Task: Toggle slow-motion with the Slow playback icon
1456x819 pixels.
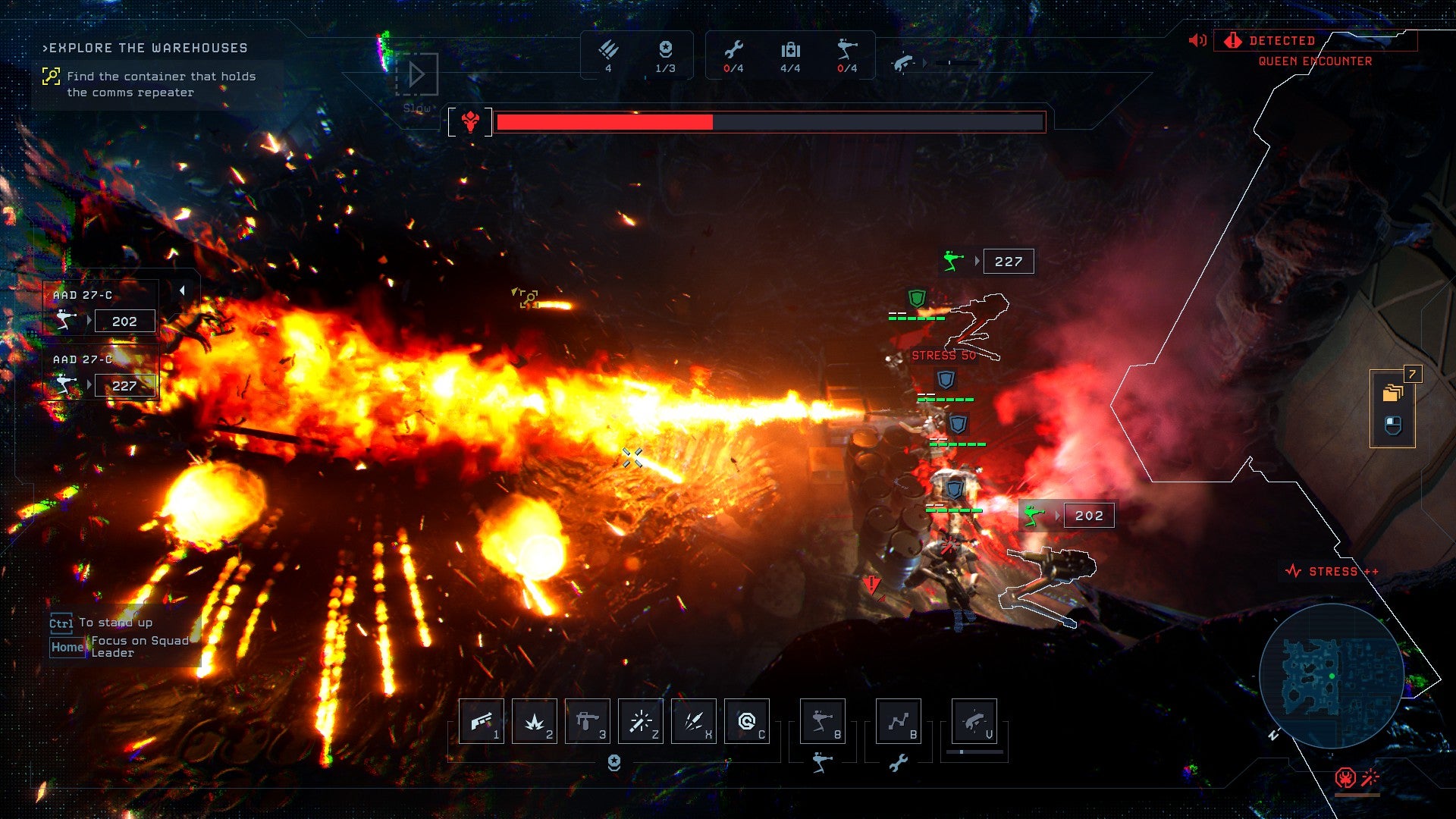Action: point(416,72)
